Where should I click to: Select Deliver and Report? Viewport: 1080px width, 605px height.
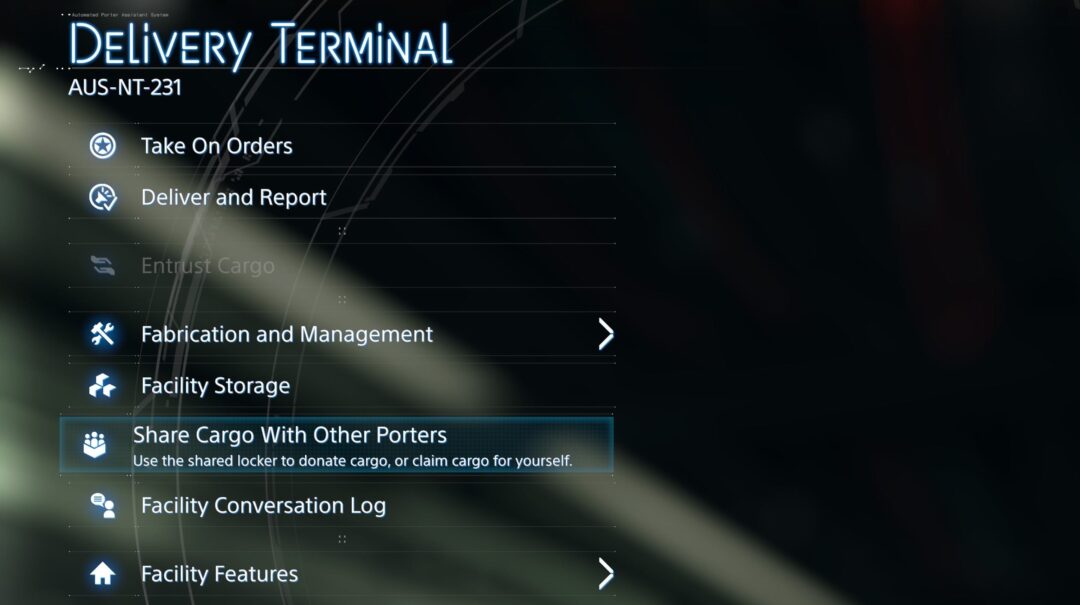pos(234,198)
